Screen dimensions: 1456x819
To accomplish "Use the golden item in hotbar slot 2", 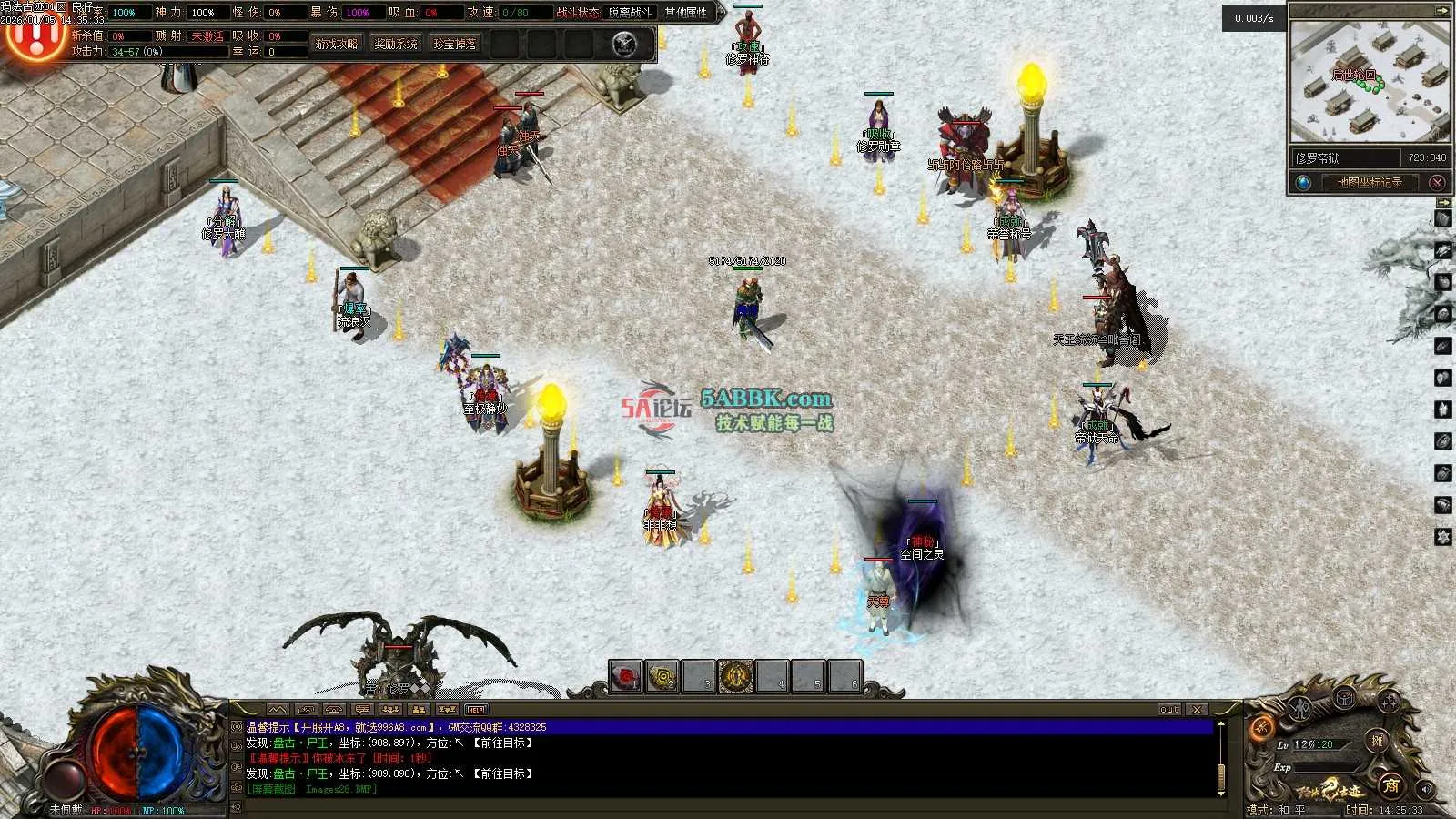I will point(662,677).
